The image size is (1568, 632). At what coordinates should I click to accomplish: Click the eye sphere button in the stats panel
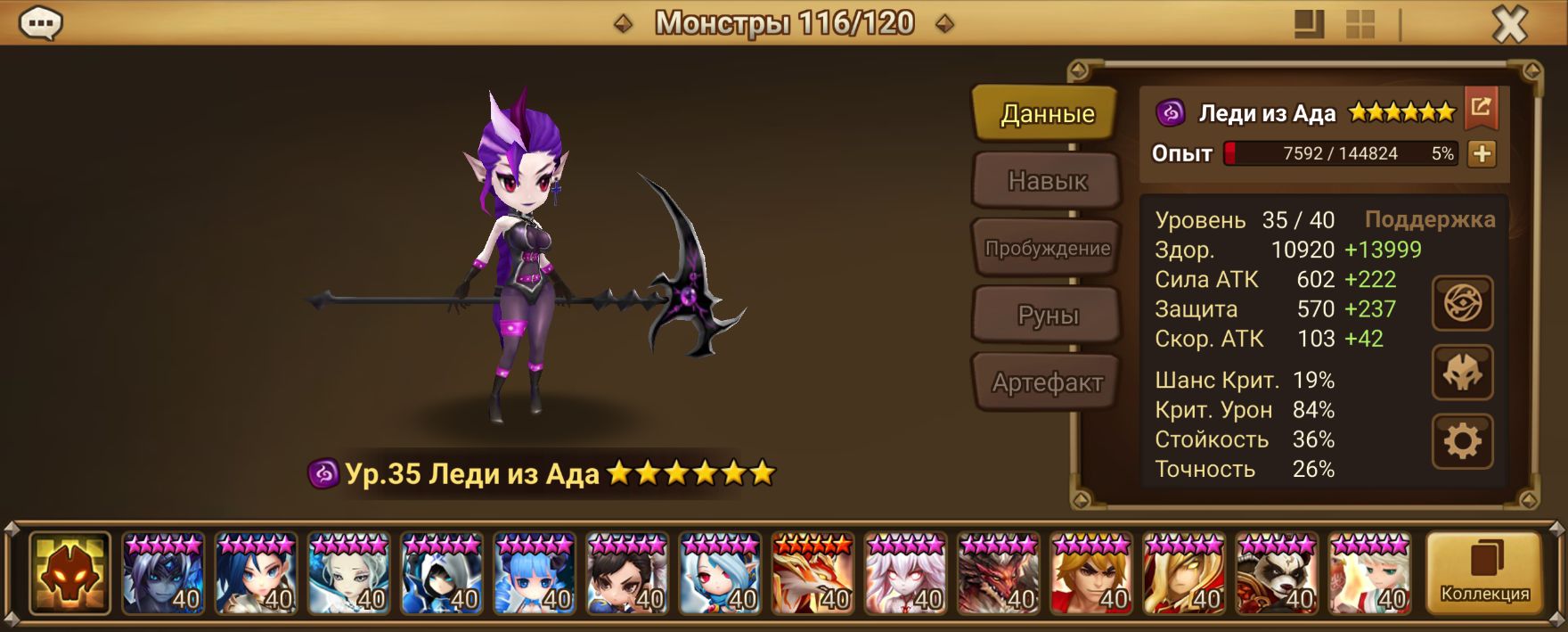[1462, 304]
